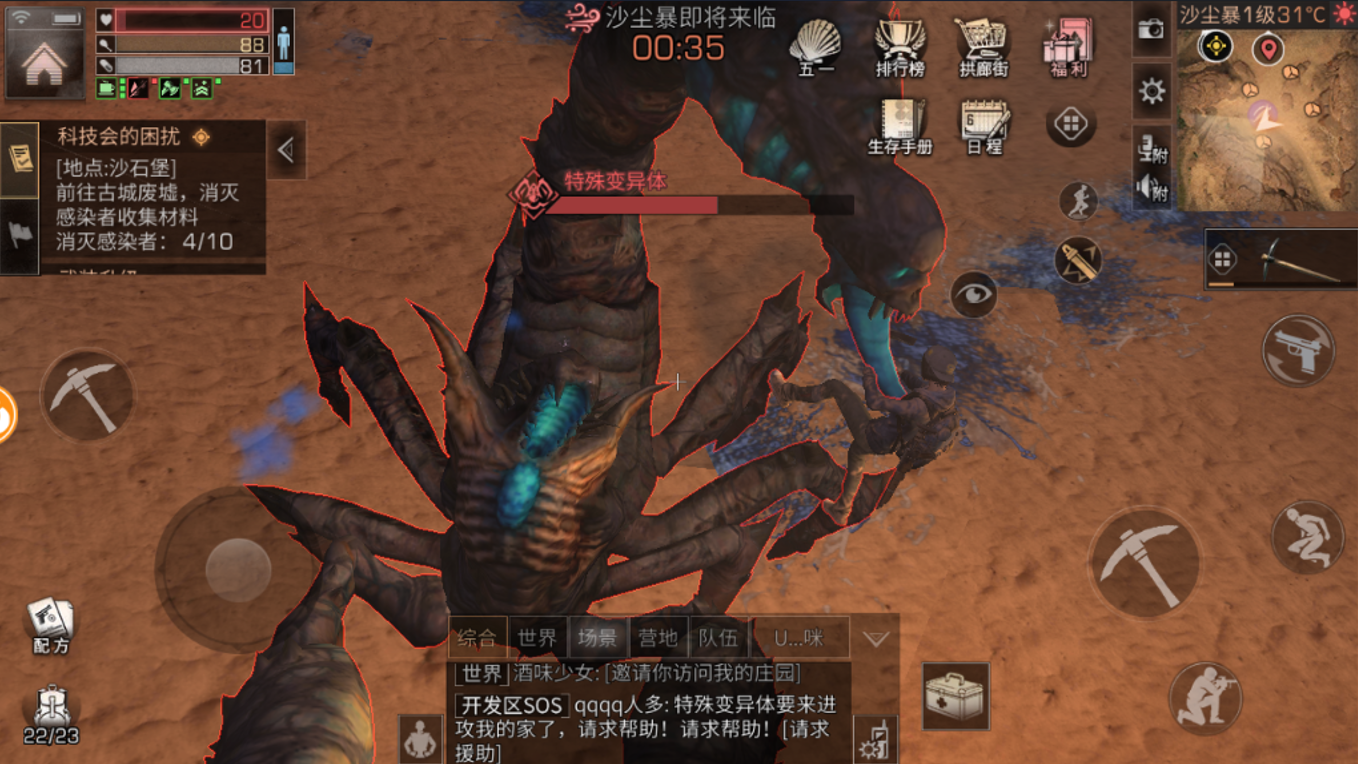Use the first aid medkit slot
Screen dimensions: 1358x764
pyautogui.click(x=955, y=695)
